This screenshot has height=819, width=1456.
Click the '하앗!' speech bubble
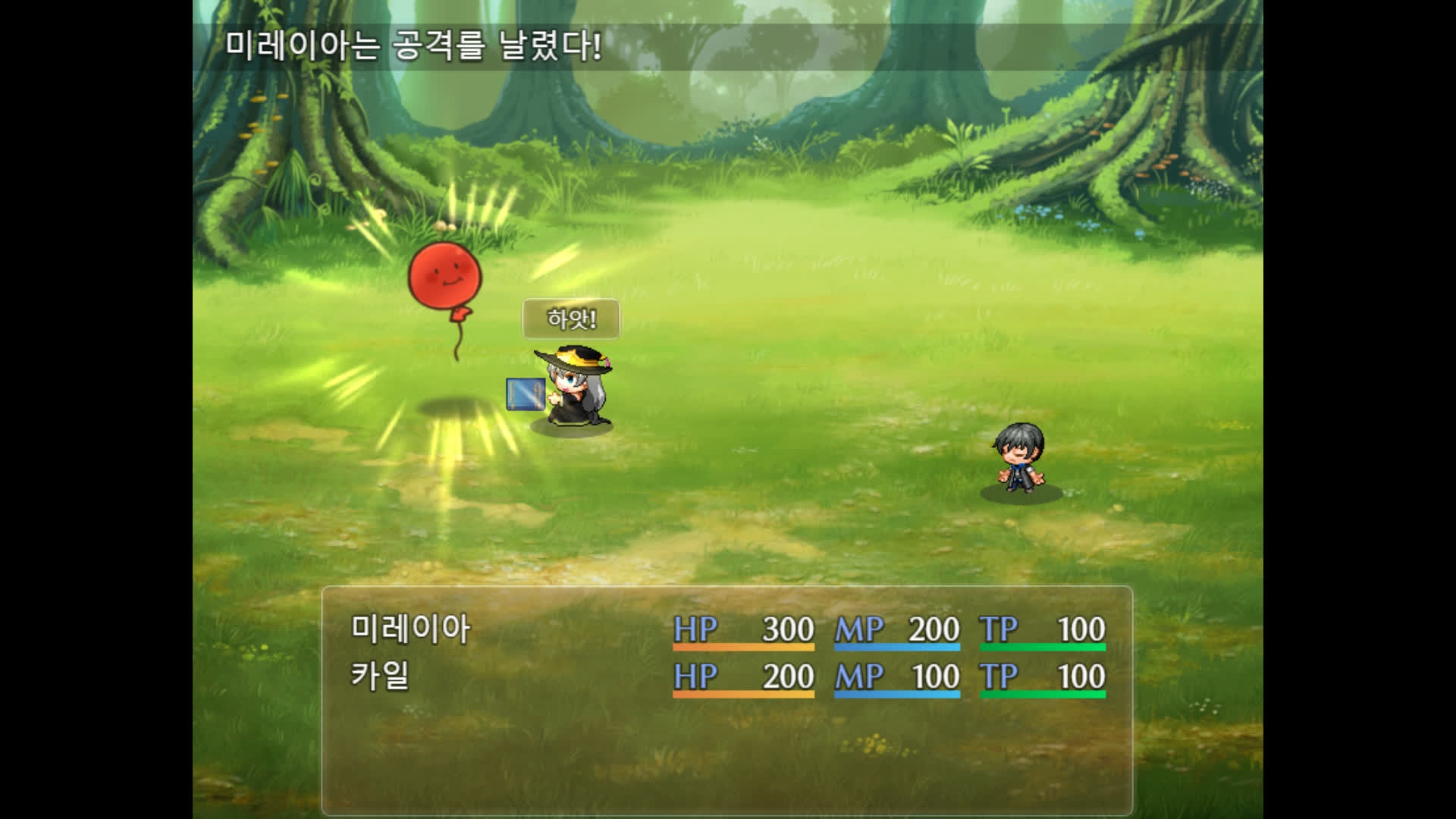point(570,318)
